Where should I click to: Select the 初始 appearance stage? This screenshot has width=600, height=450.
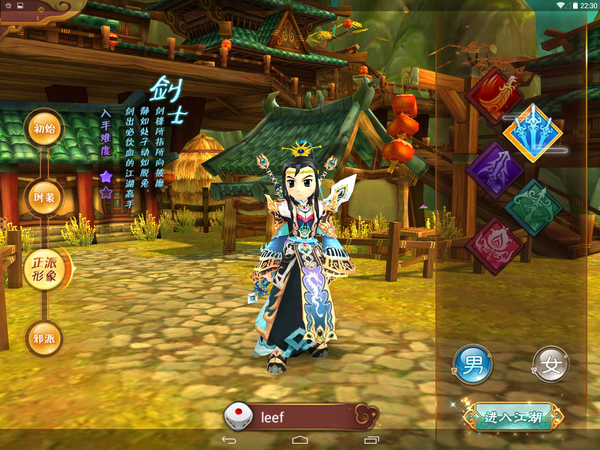[43, 129]
